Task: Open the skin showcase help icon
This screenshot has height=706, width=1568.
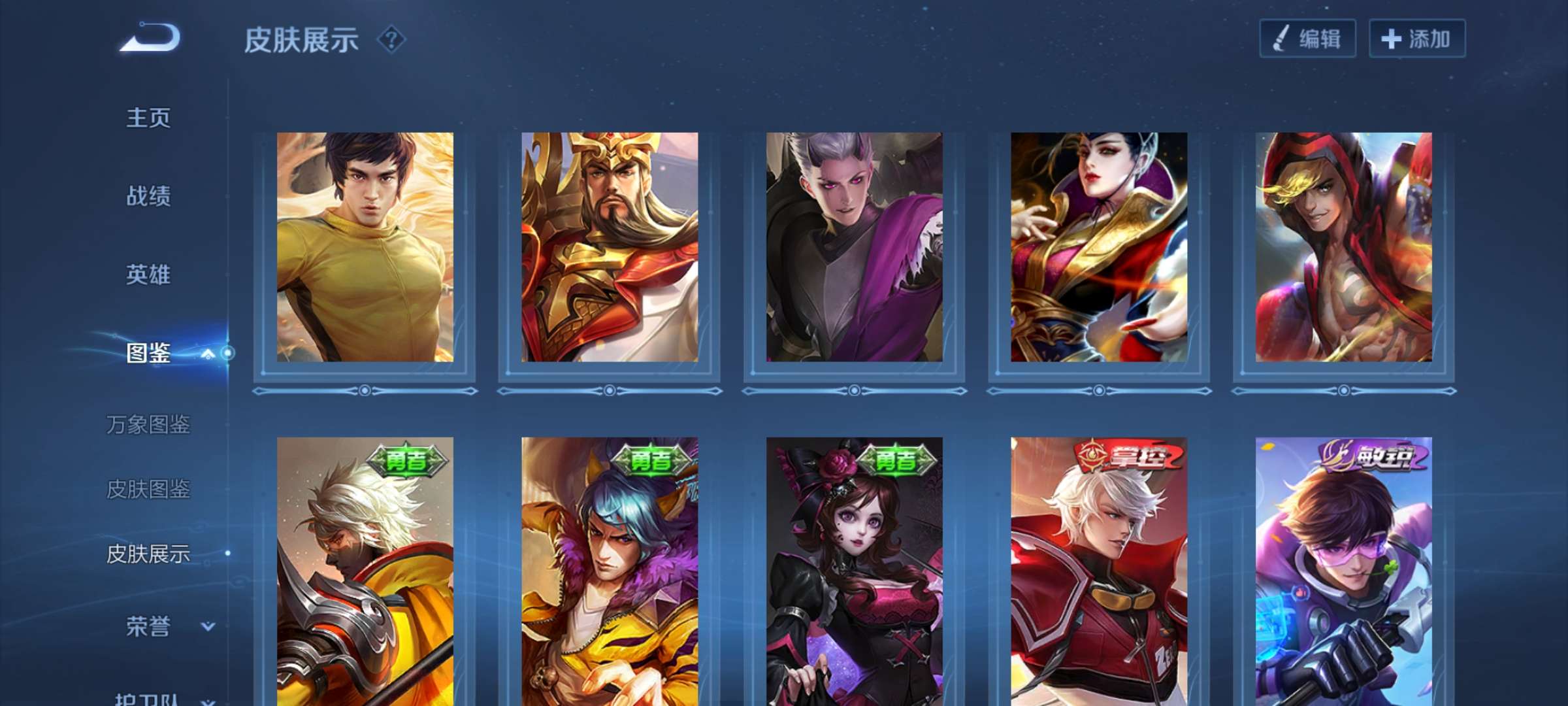Action: 391,40
